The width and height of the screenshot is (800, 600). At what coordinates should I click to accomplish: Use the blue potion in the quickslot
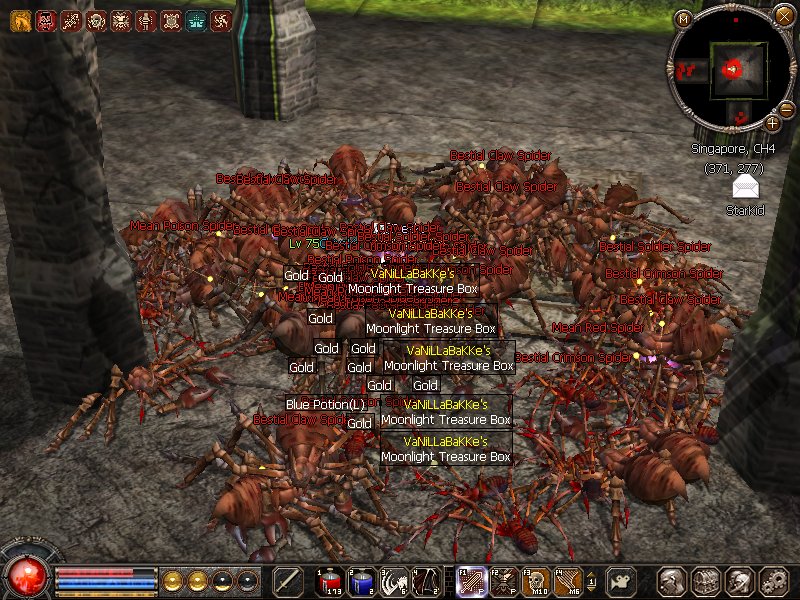point(361,581)
